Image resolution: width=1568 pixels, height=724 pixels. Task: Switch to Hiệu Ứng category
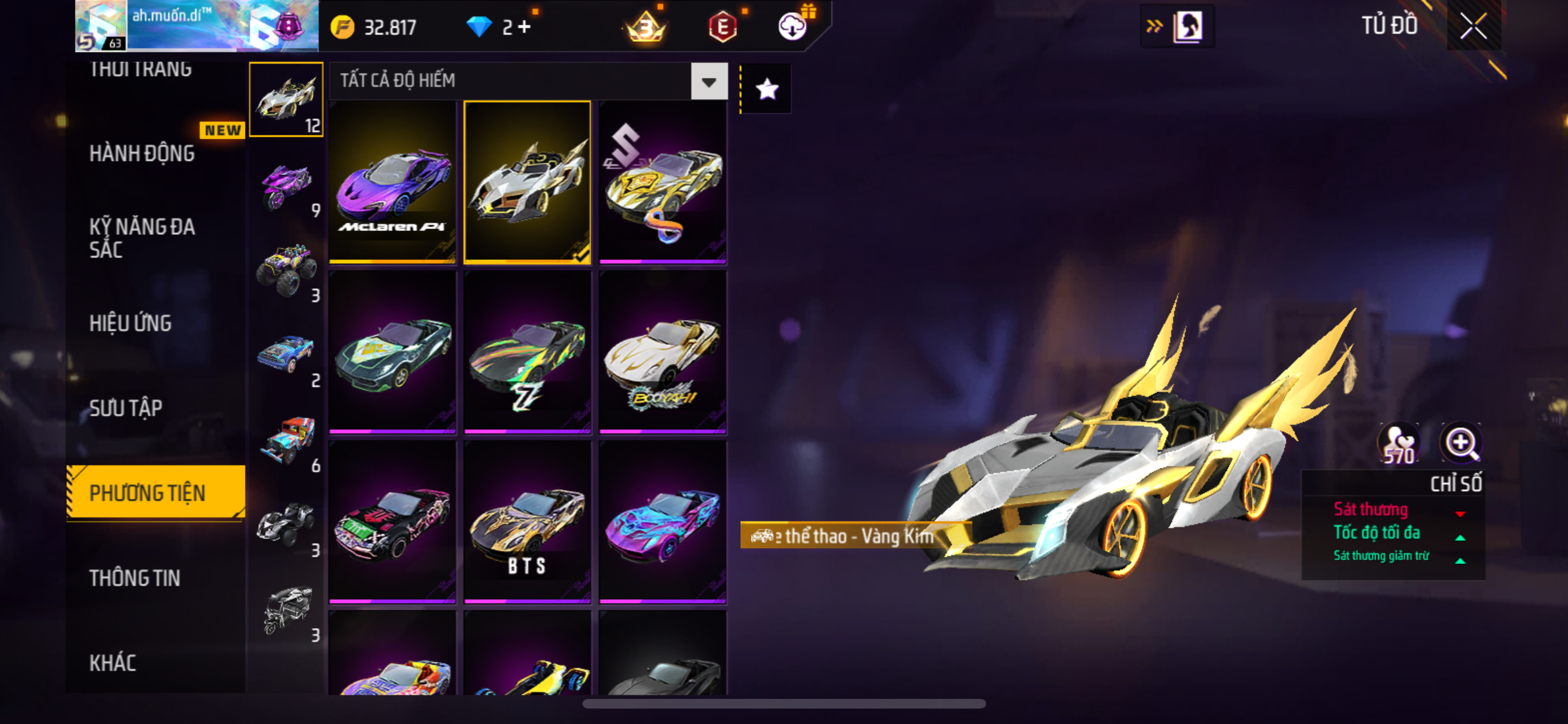point(131,323)
